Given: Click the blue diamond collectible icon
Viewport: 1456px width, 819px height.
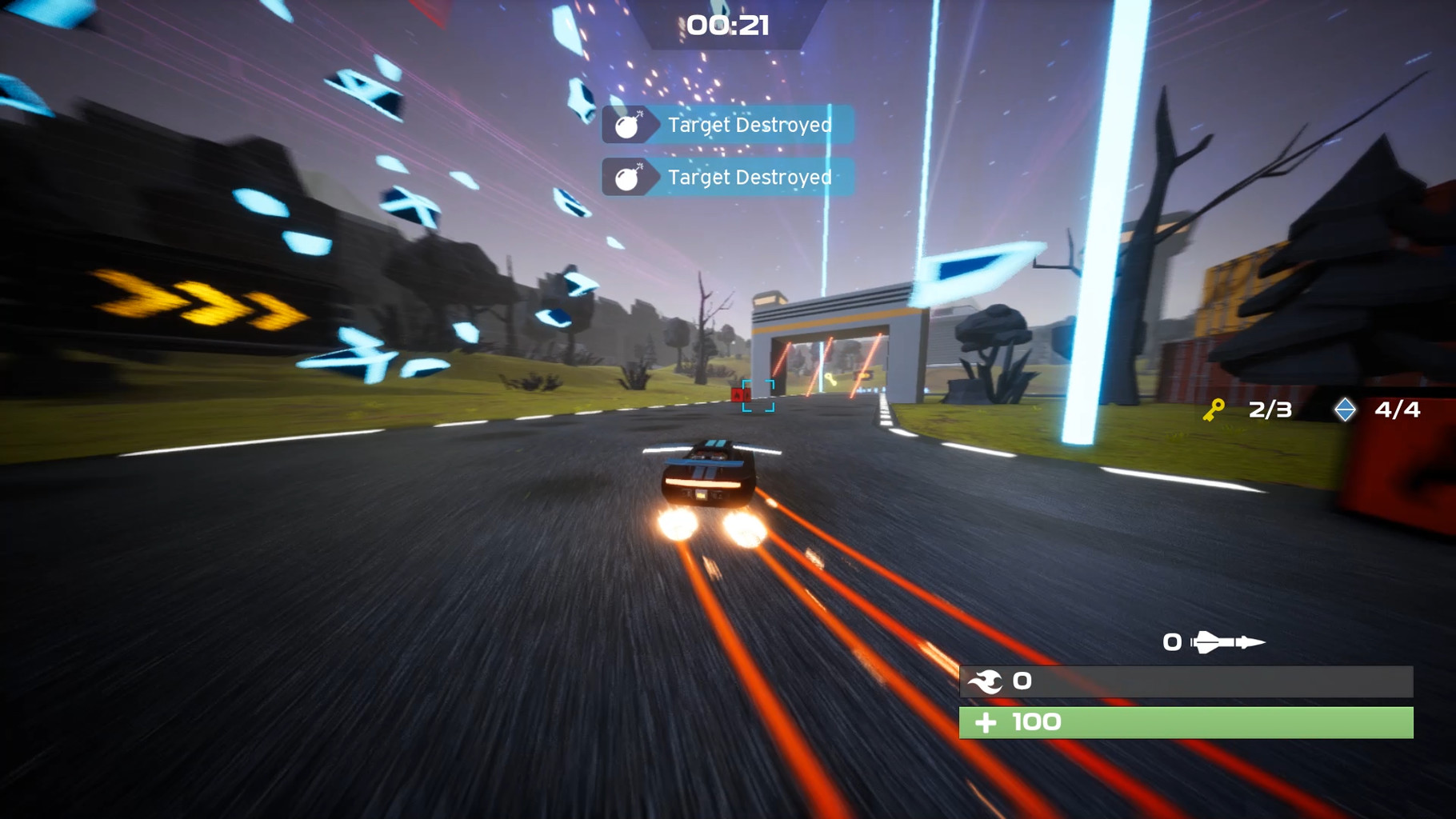Looking at the screenshot, I should point(1345,409).
